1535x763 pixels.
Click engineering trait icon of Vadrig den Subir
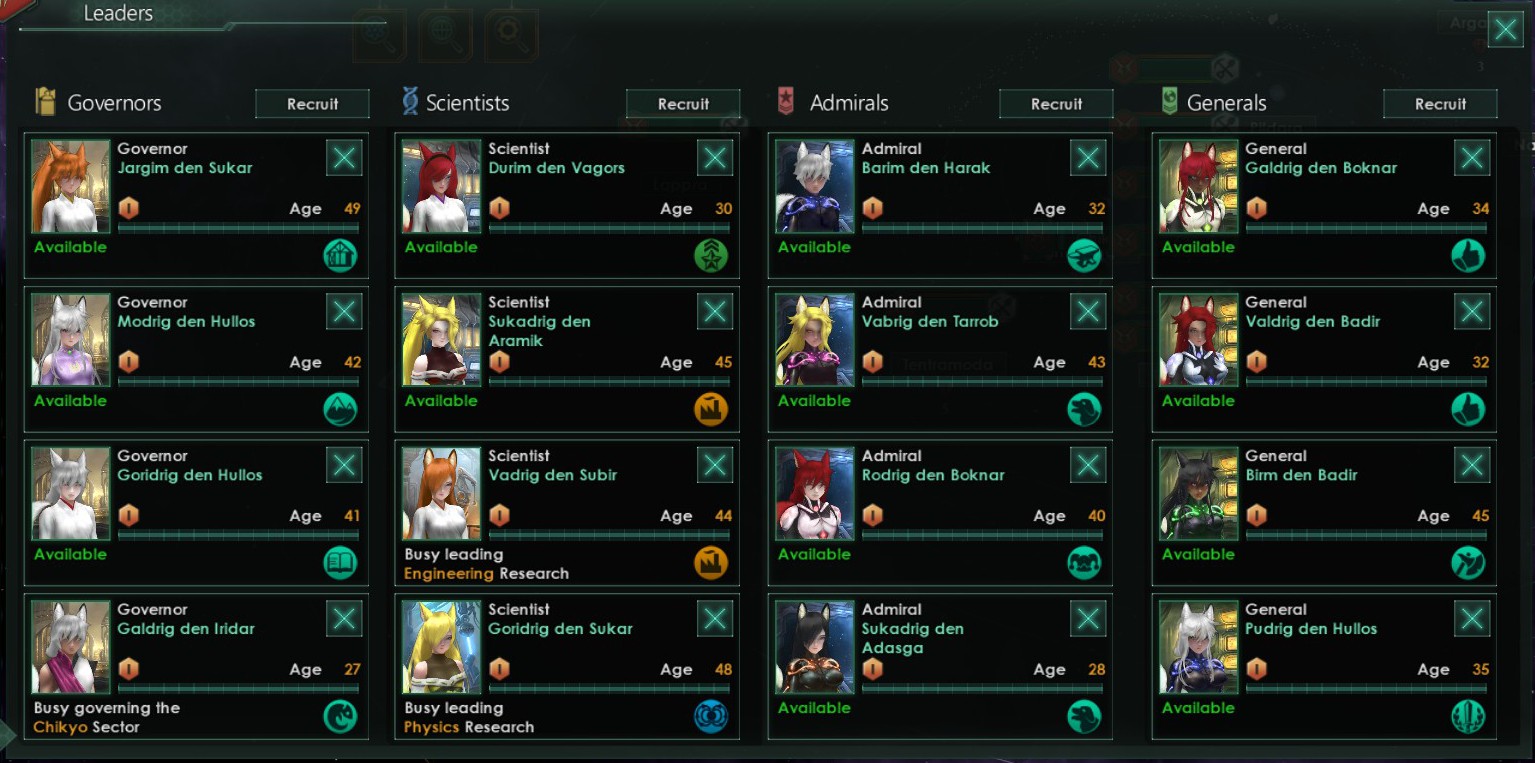712,562
